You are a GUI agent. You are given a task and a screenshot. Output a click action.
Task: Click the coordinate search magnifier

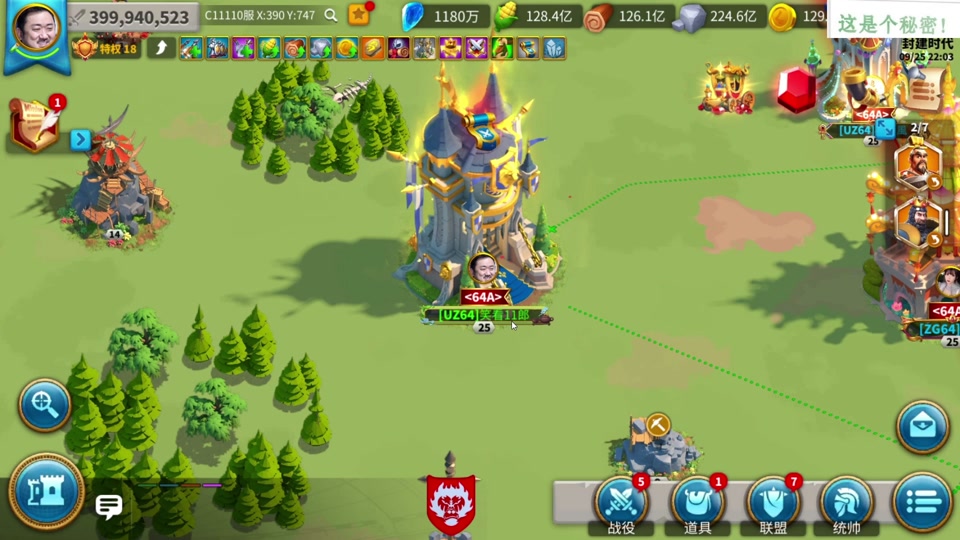tap(331, 16)
